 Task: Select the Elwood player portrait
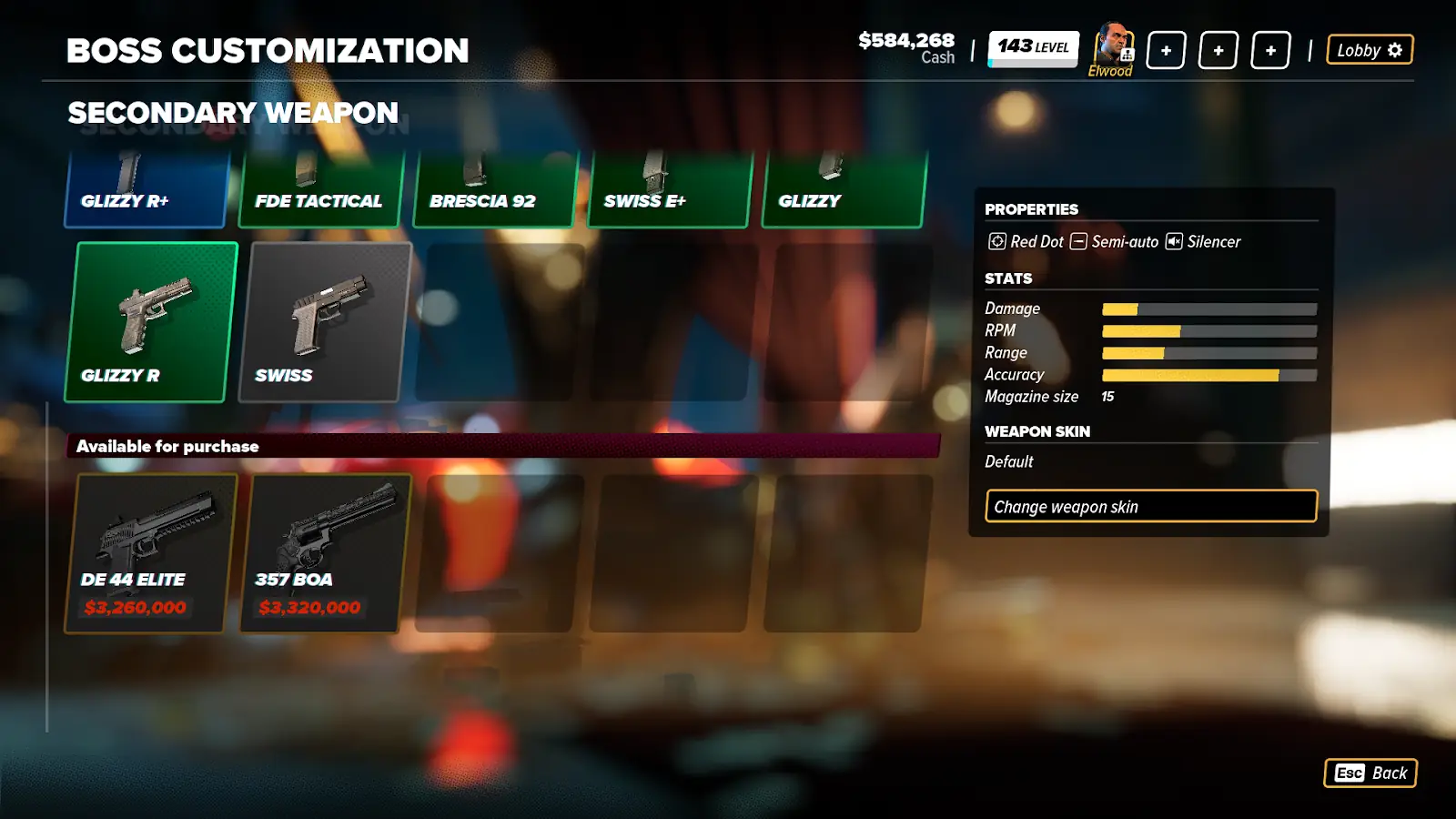[1112, 47]
